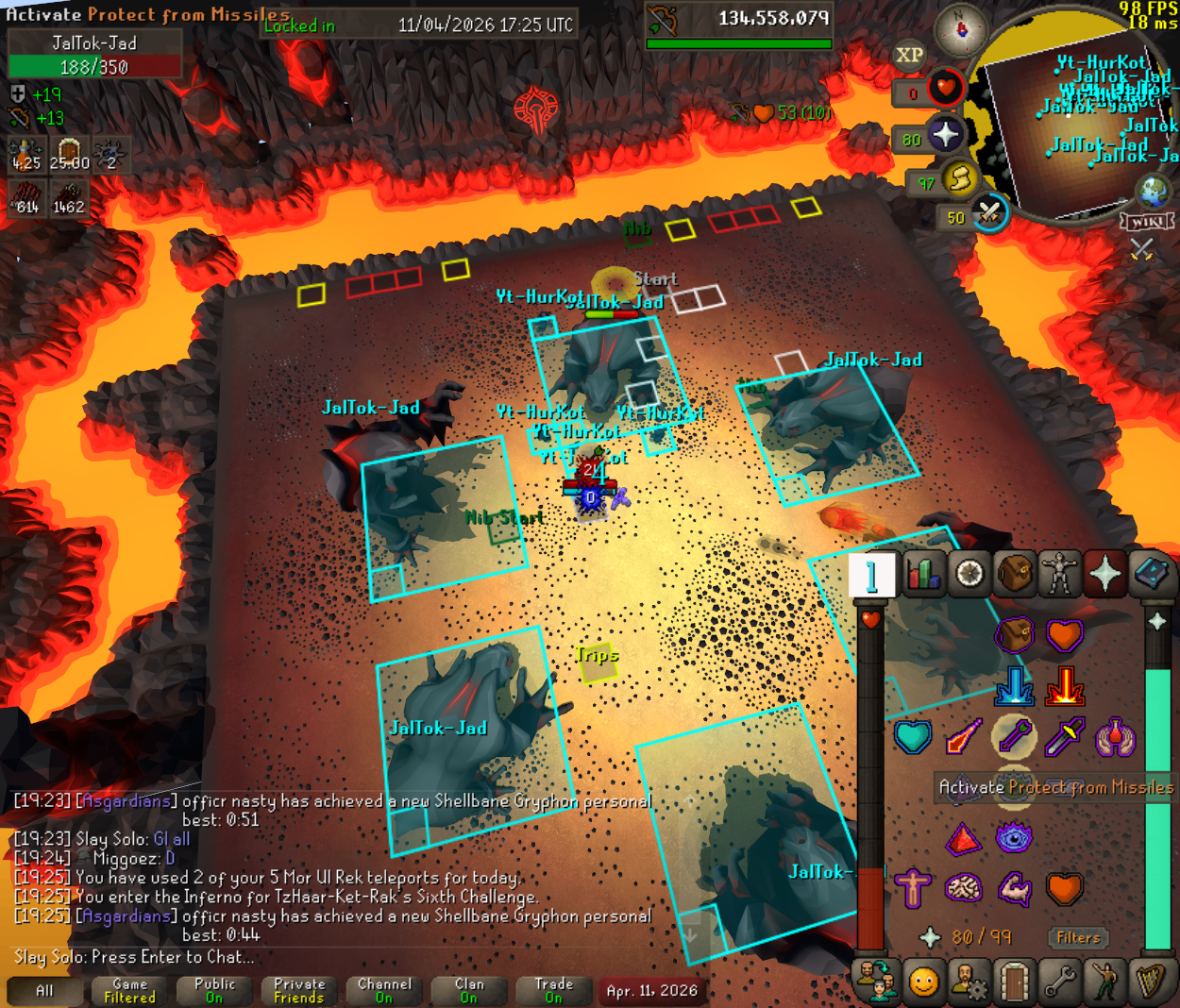The height and width of the screenshot is (1008, 1180).
Task: Toggle the Protect from Melee sword prayer
Action: point(1065,737)
